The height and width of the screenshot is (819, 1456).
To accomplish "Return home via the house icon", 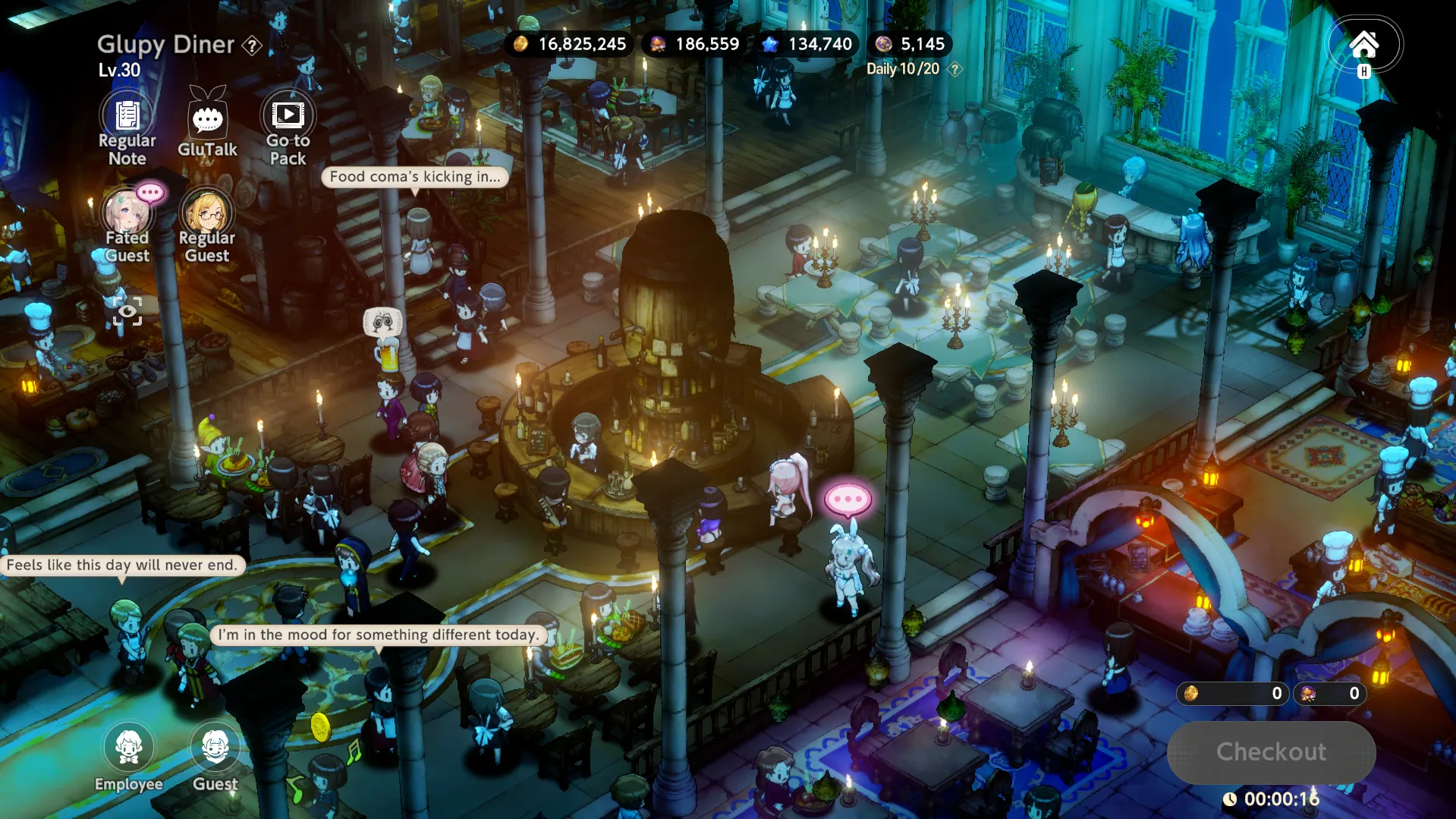I will pos(1363,46).
